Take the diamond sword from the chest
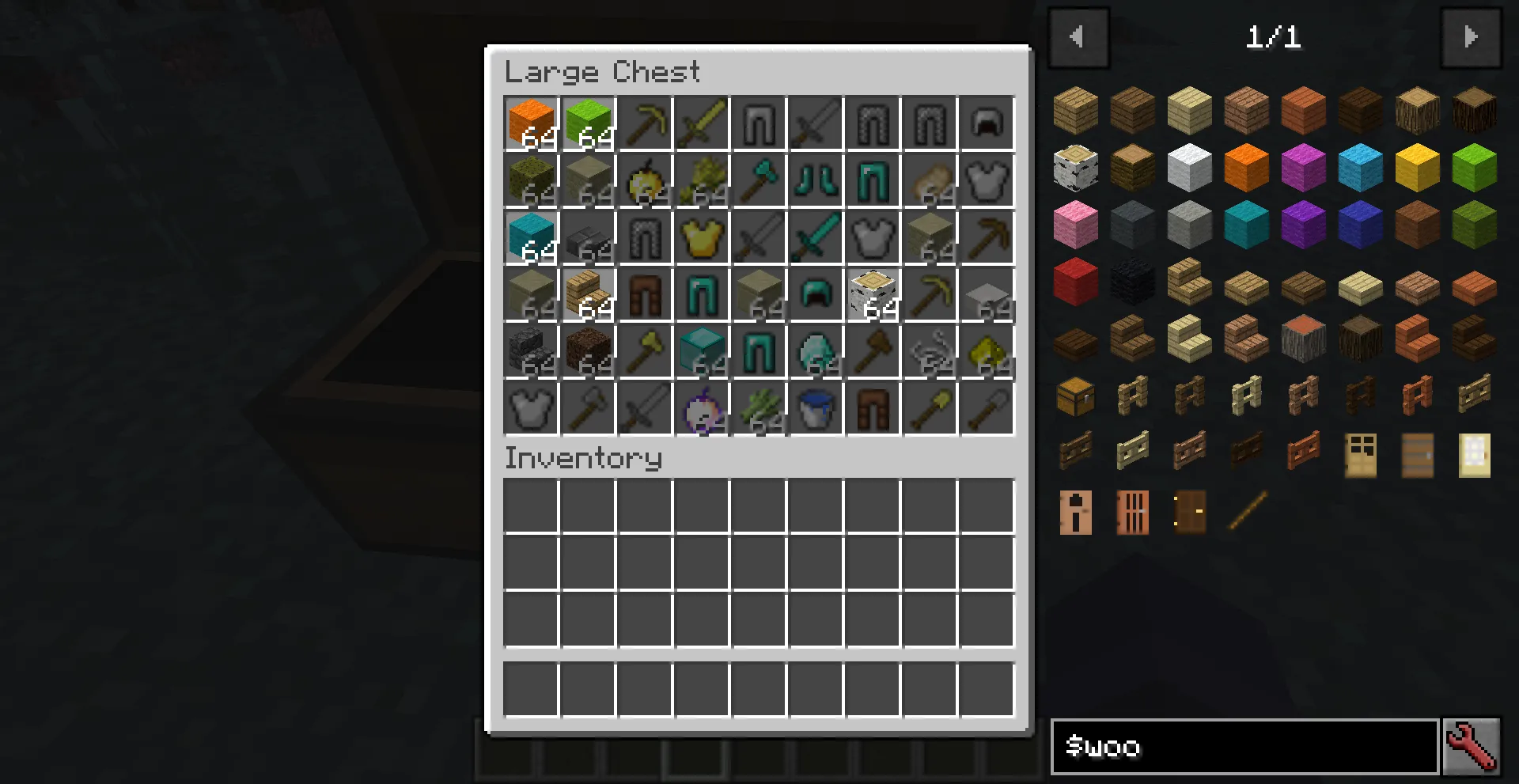Viewport: 1519px width, 784px height. 816,237
